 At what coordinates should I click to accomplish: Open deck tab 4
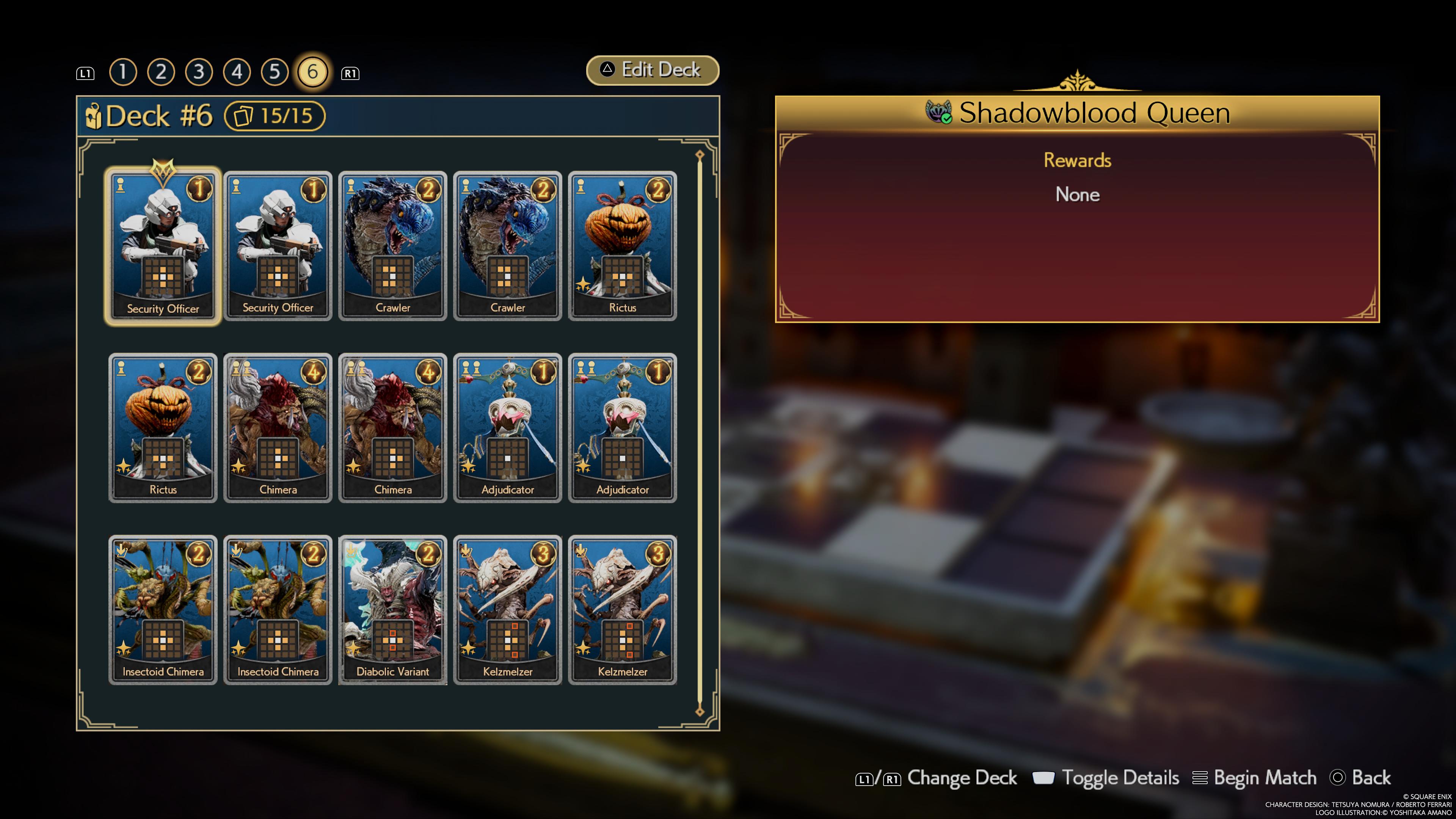pos(237,72)
